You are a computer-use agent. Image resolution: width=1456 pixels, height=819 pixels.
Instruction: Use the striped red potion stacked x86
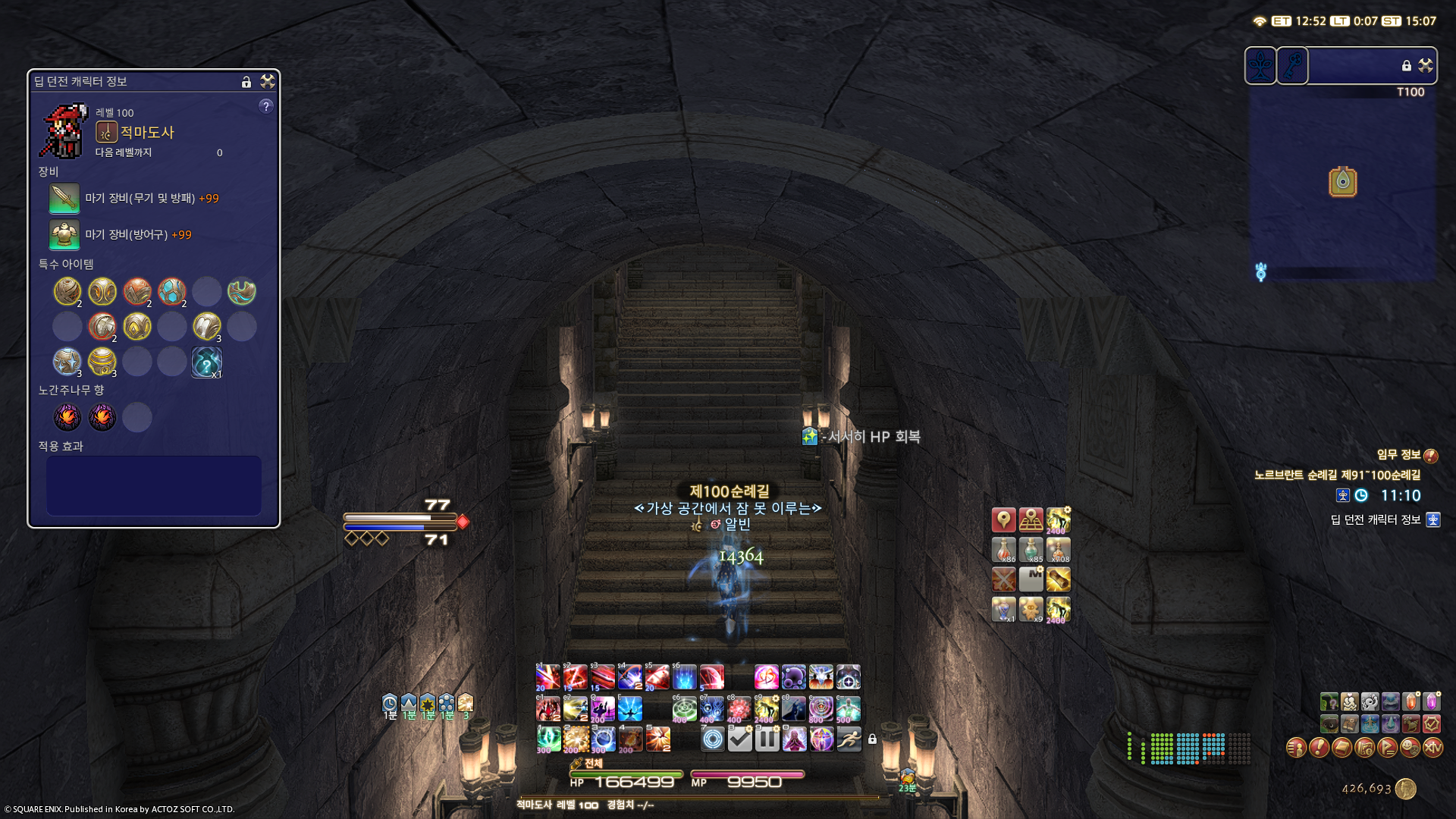click(x=1004, y=550)
